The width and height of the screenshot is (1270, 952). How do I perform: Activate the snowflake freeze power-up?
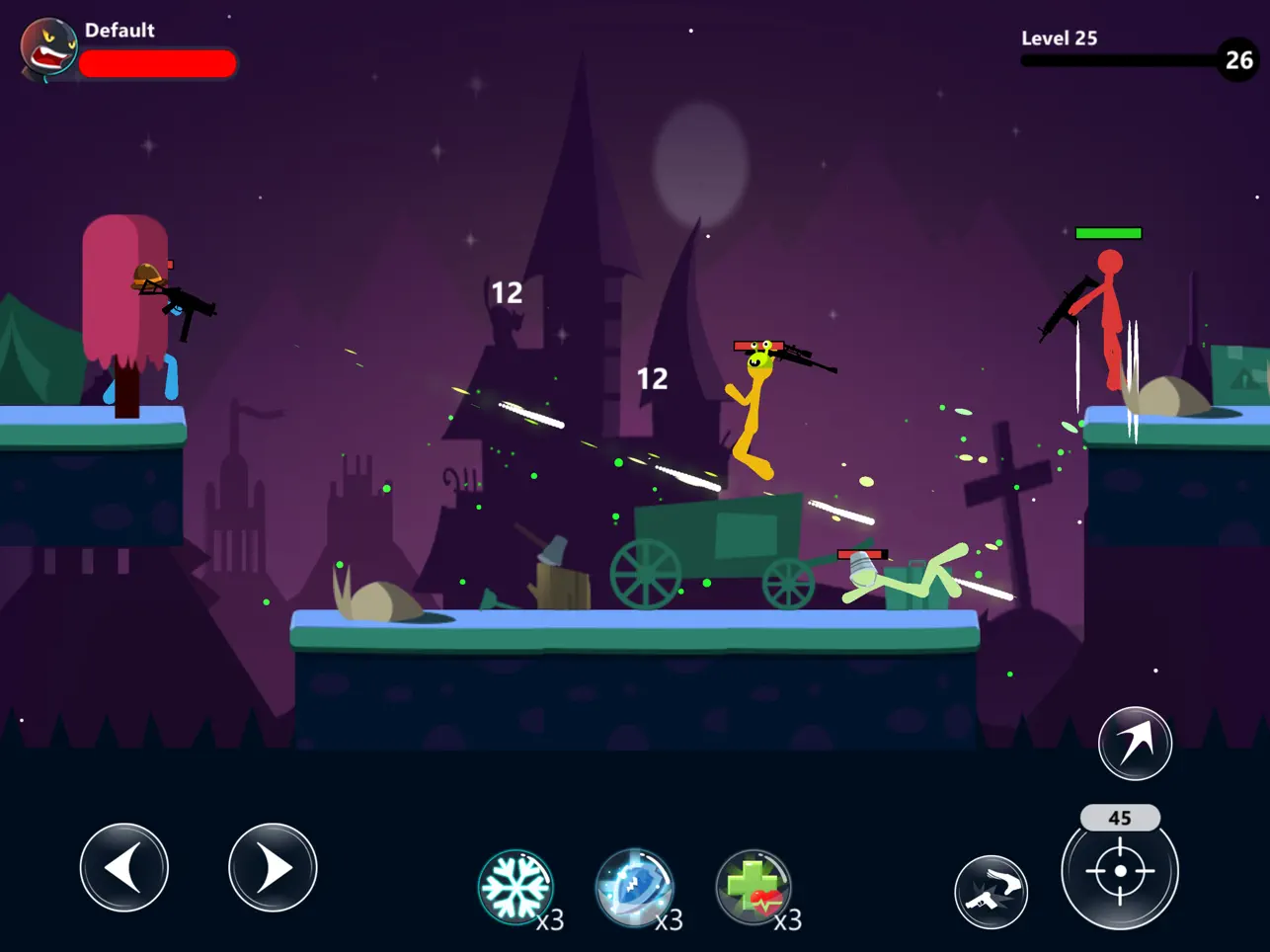(x=518, y=886)
